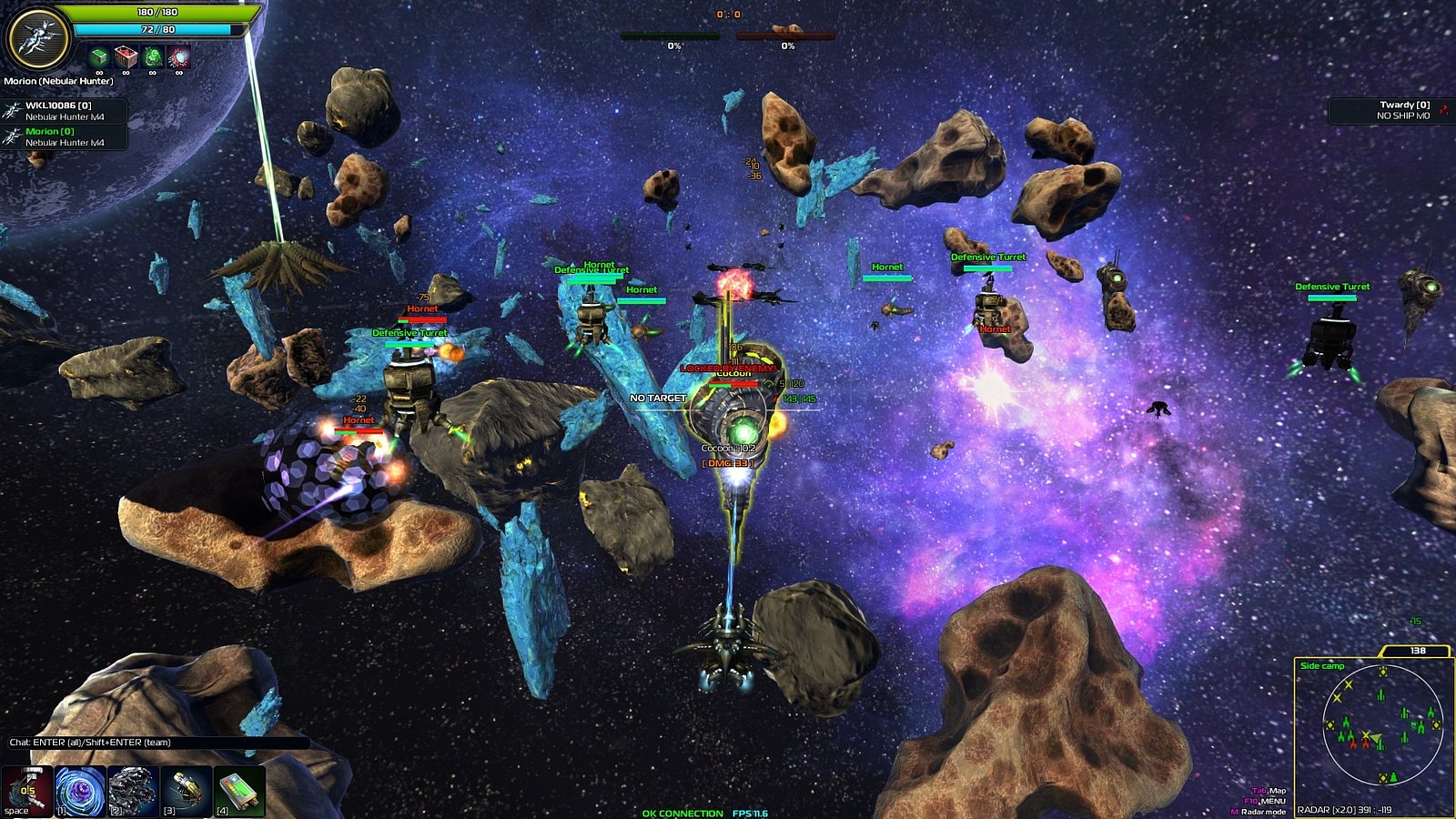Activate the vortex device in hotbar slot 1
The width and height of the screenshot is (1456, 819).
[80, 792]
